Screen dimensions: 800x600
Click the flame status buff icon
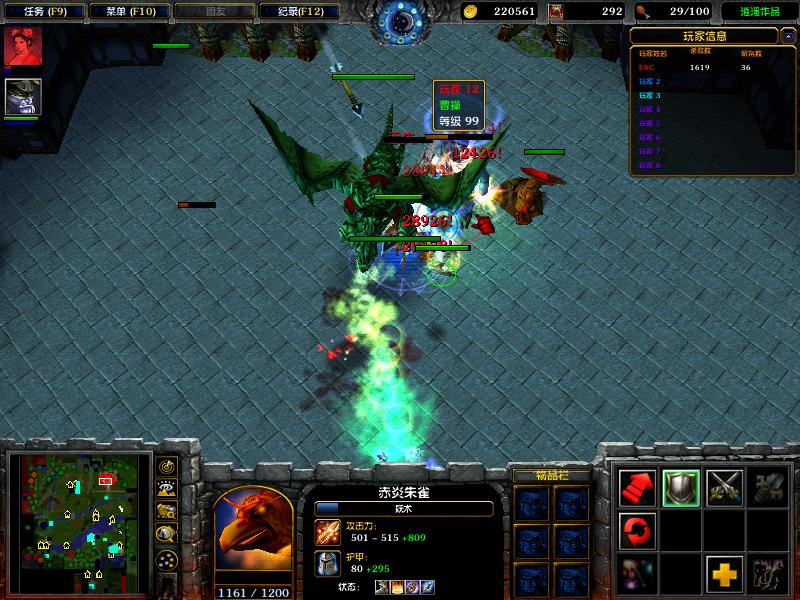tap(397, 586)
